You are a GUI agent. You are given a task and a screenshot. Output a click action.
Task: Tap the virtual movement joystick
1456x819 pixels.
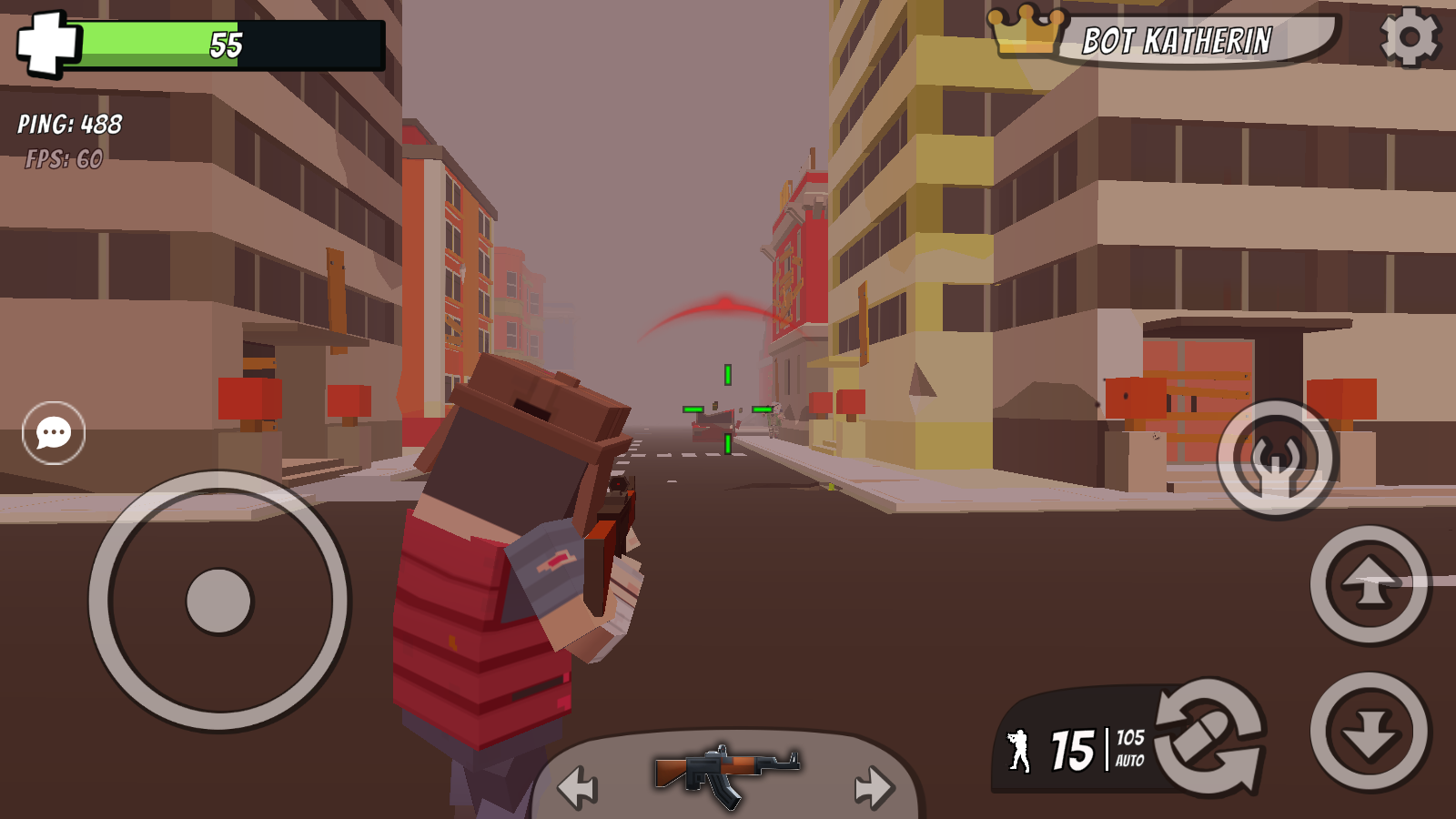point(218,601)
